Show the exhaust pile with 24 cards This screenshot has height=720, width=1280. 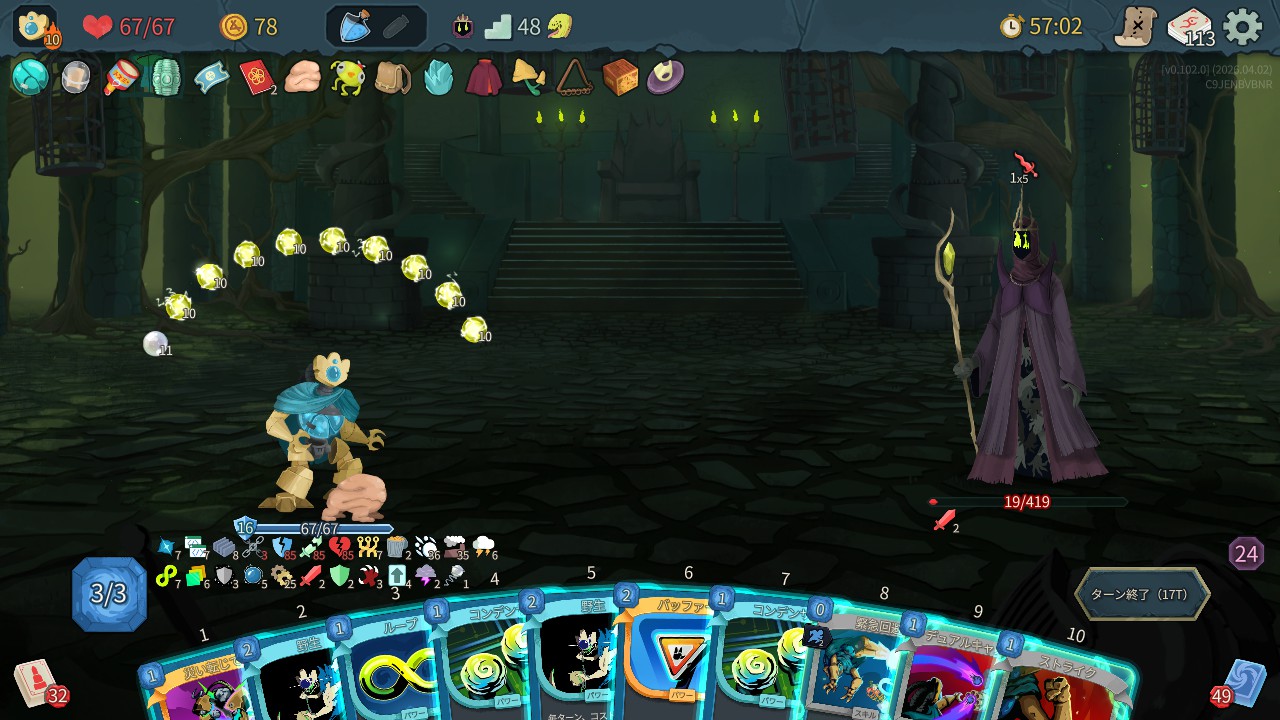point(1246,554)
